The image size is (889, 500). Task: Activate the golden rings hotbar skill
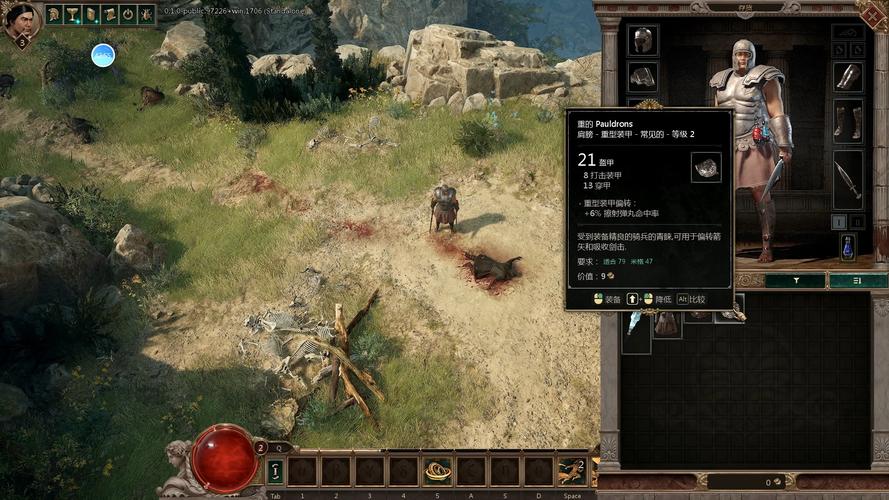tap(437, 470)
